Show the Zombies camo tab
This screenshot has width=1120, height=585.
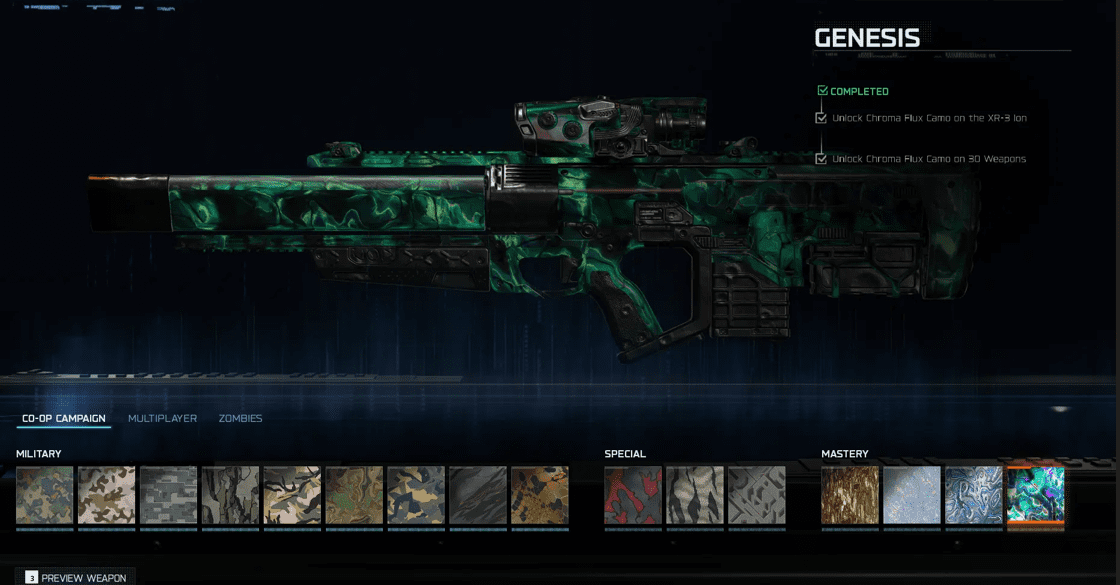240,418
